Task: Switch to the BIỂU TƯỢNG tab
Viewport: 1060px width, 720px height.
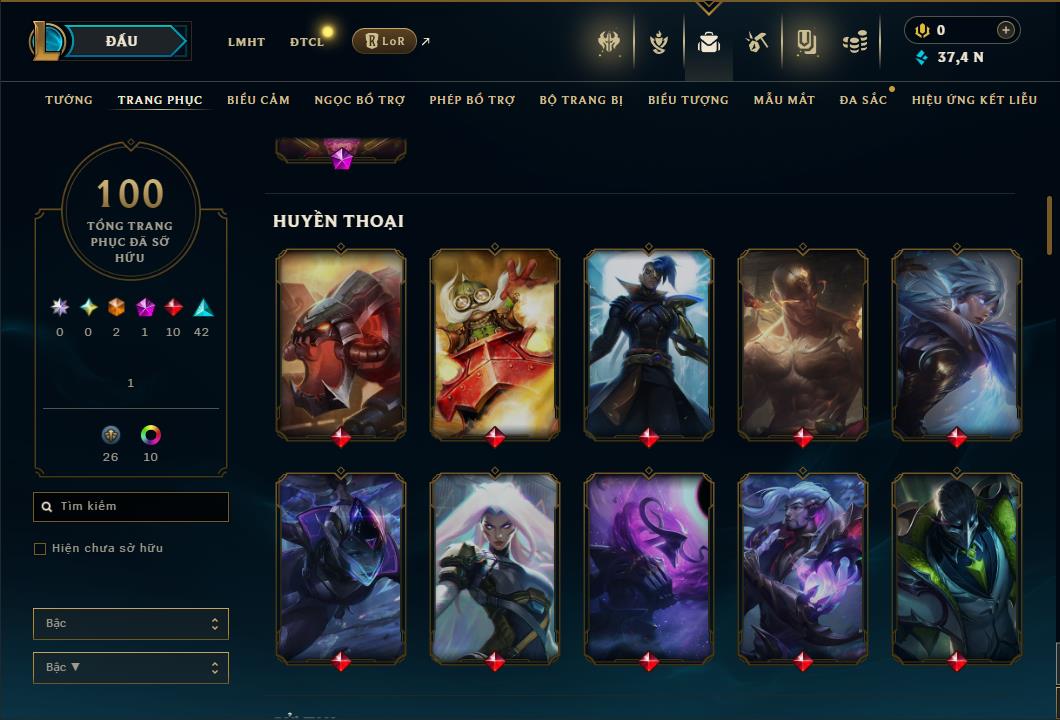Action: (x=688, y=100)
